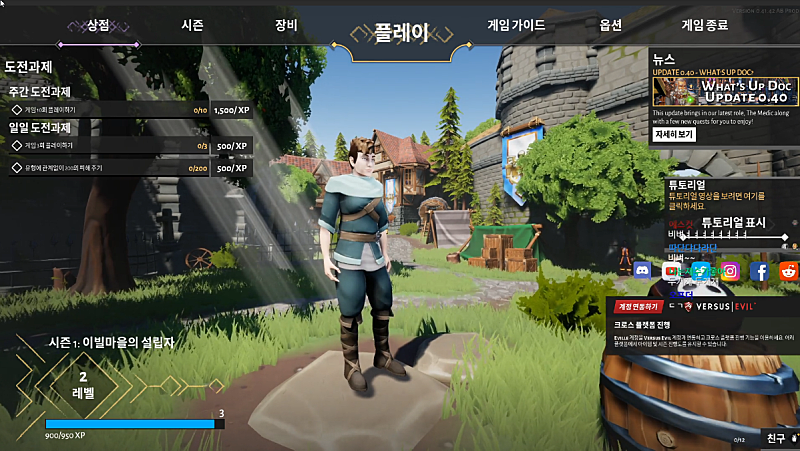The width and height of the screenshot is (800, 451).
Task: Switch to the 시즌 season tab
Action: tap(194, 25)
